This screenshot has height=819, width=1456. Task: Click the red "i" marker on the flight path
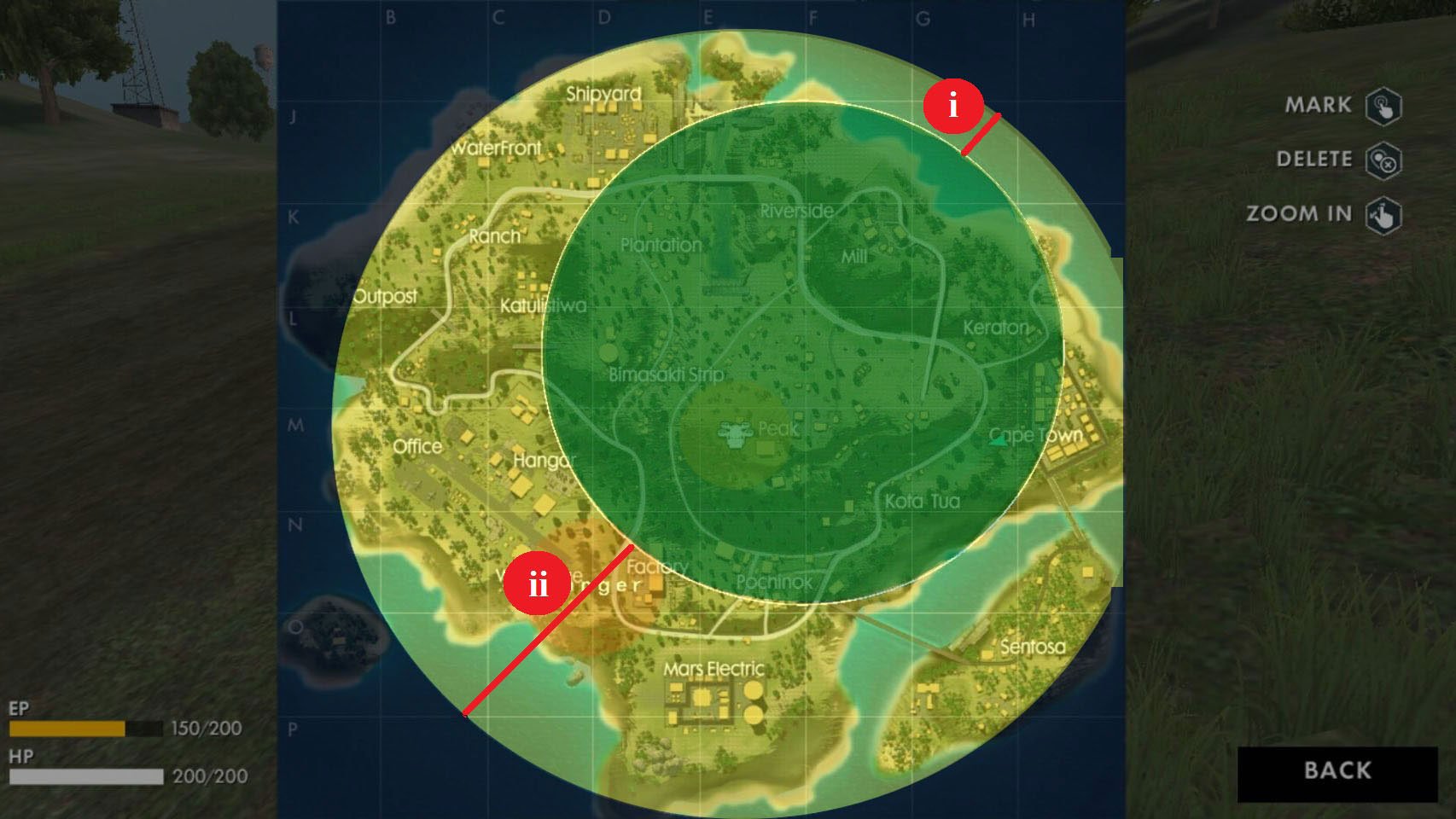[953, 104]
